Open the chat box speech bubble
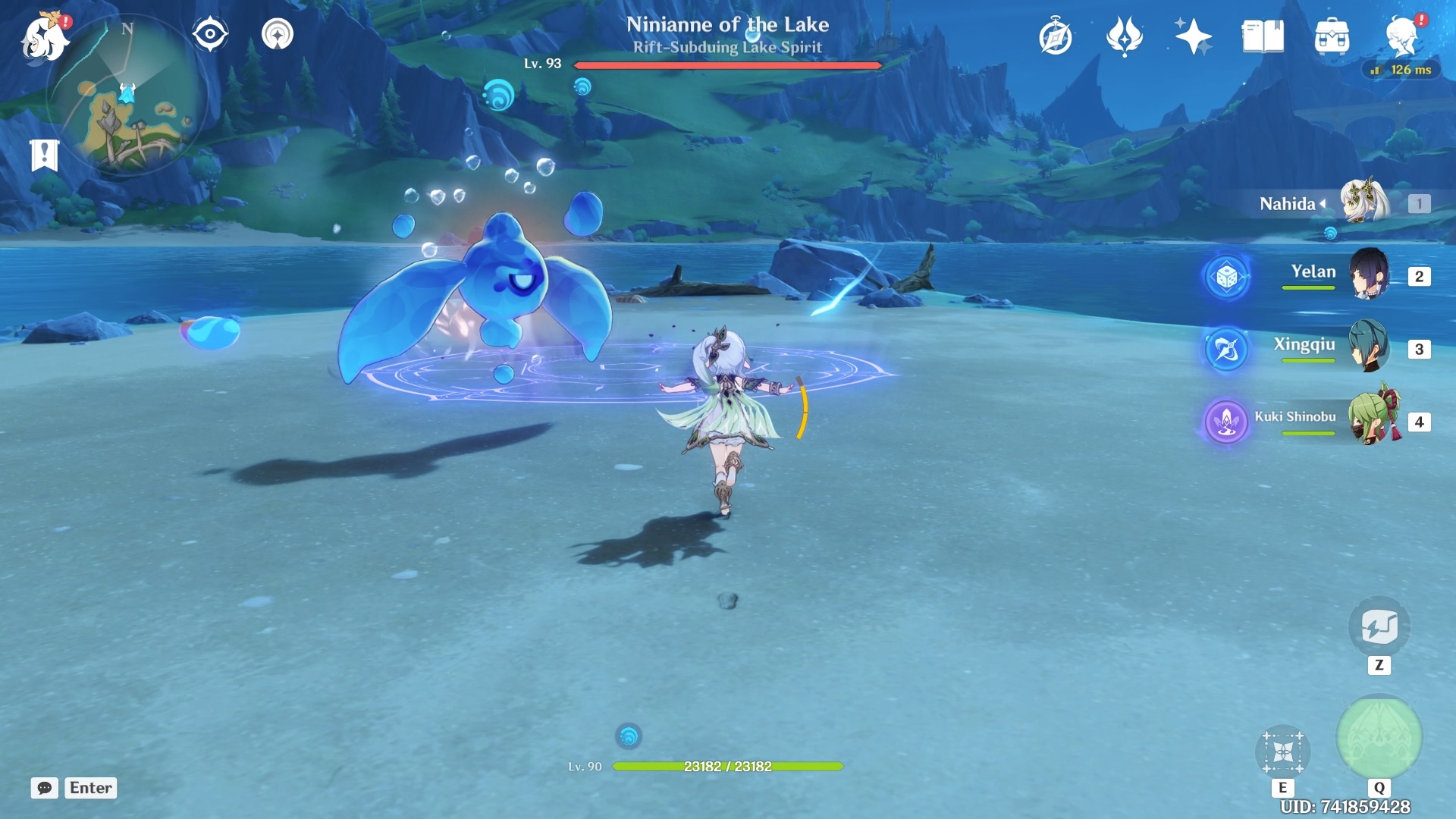This screenshot has height=819, width=1456. pyautogui.click(x=45, y=788)
